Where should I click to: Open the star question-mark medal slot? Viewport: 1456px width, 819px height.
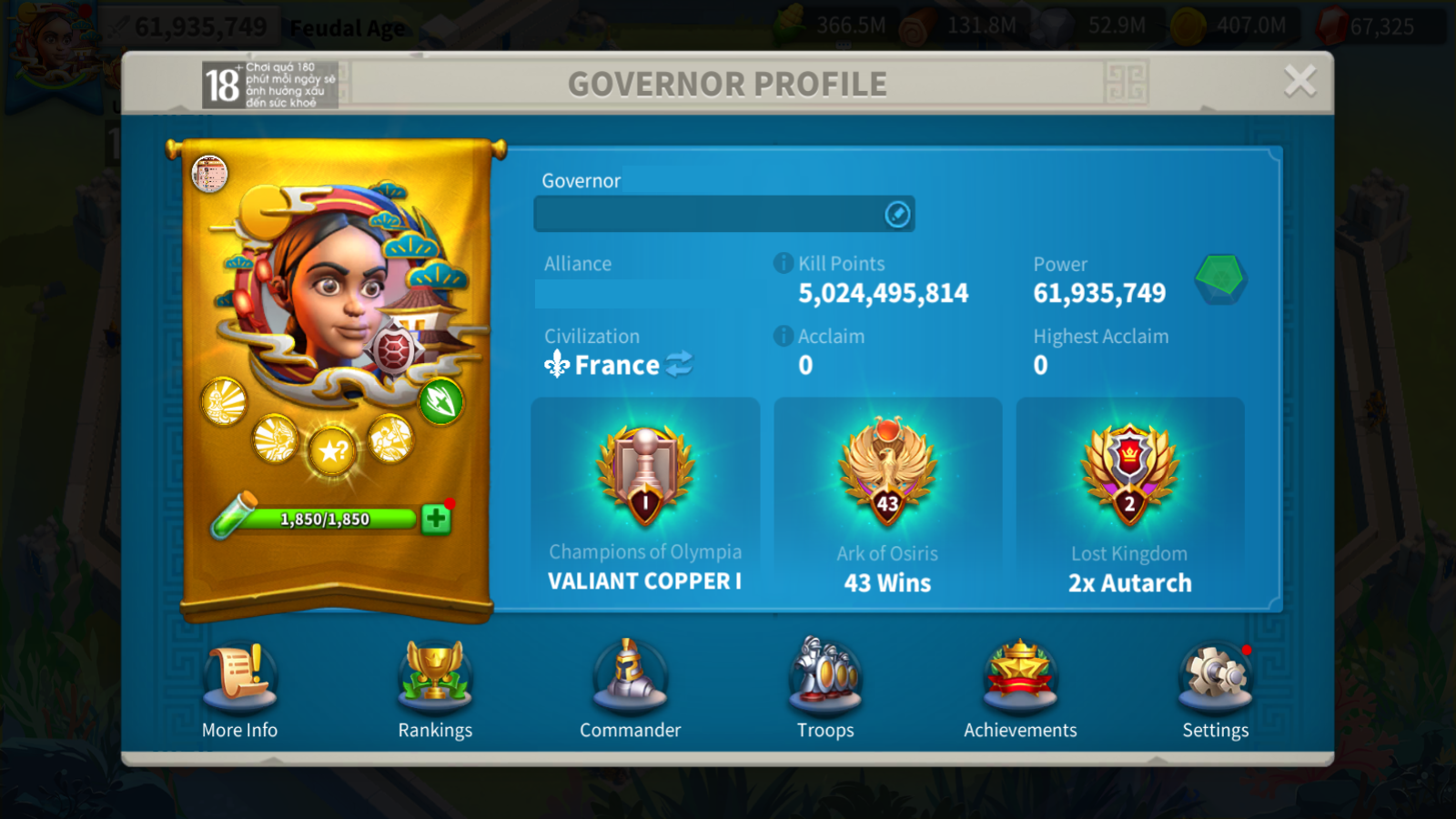[x=332, y=450]
